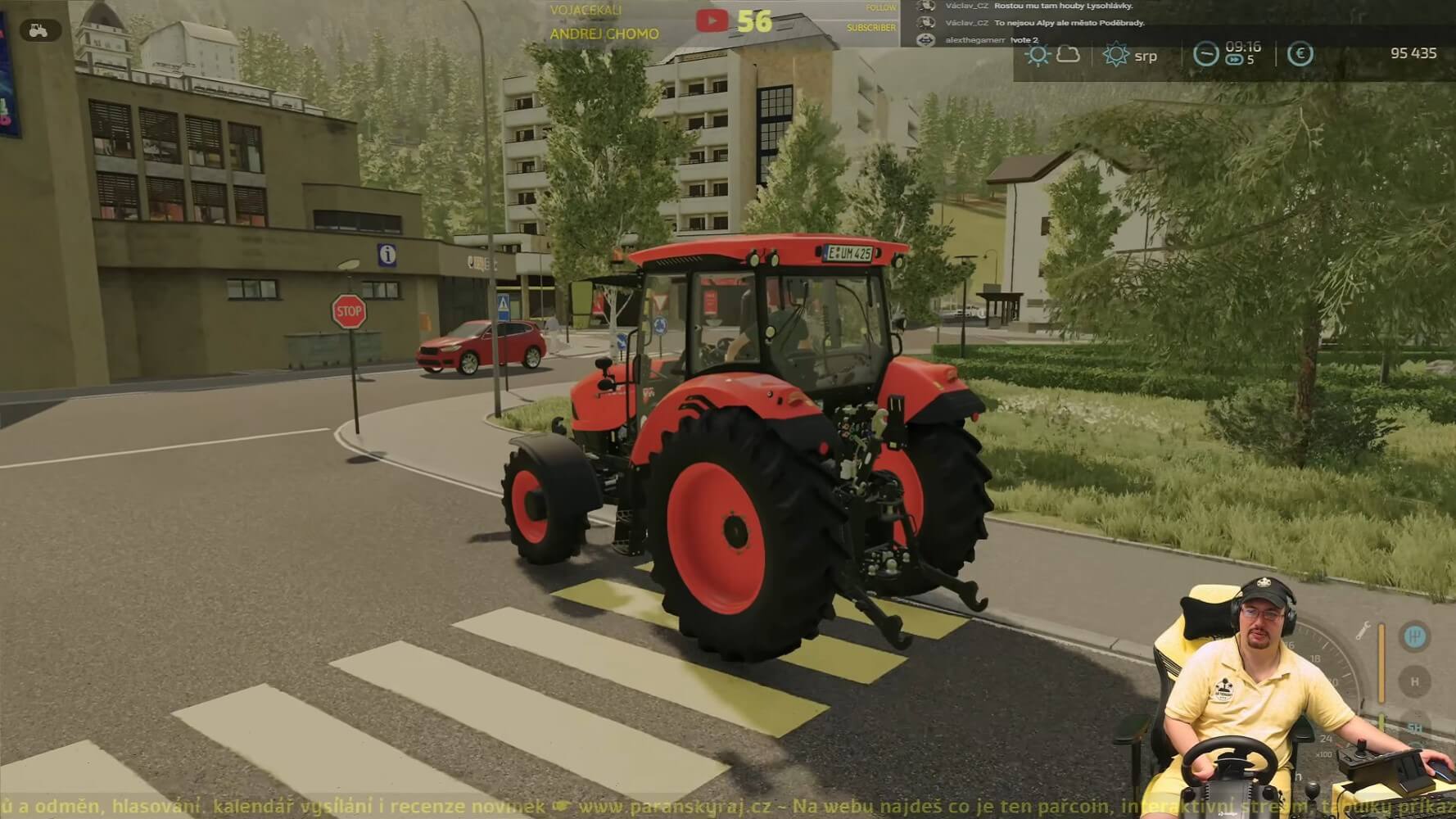
Task: Click the sun weather icon for current forecast
Action: pos(1038,55)
